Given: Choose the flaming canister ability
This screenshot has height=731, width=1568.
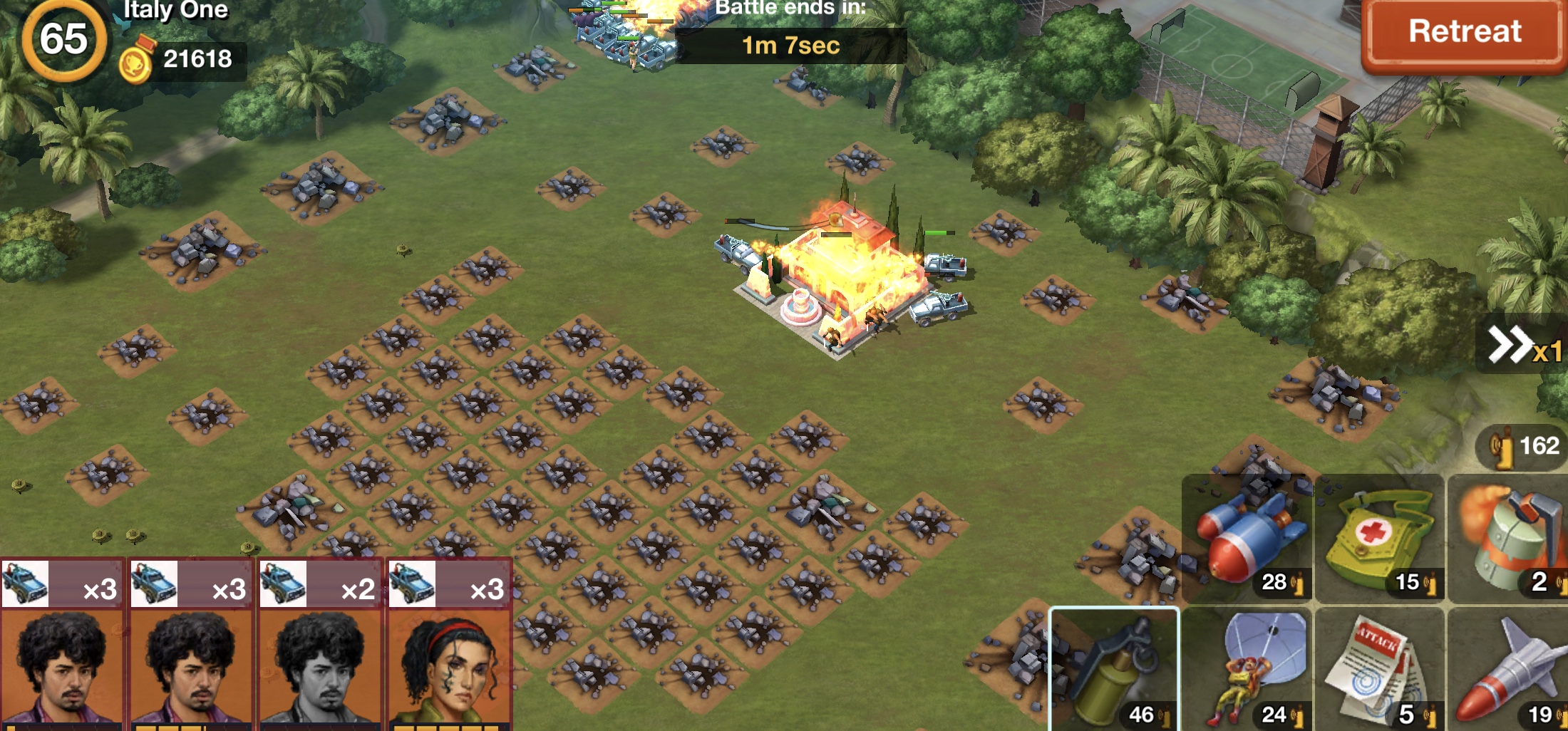Looking at the screenshot, I should click(1508, 539).
